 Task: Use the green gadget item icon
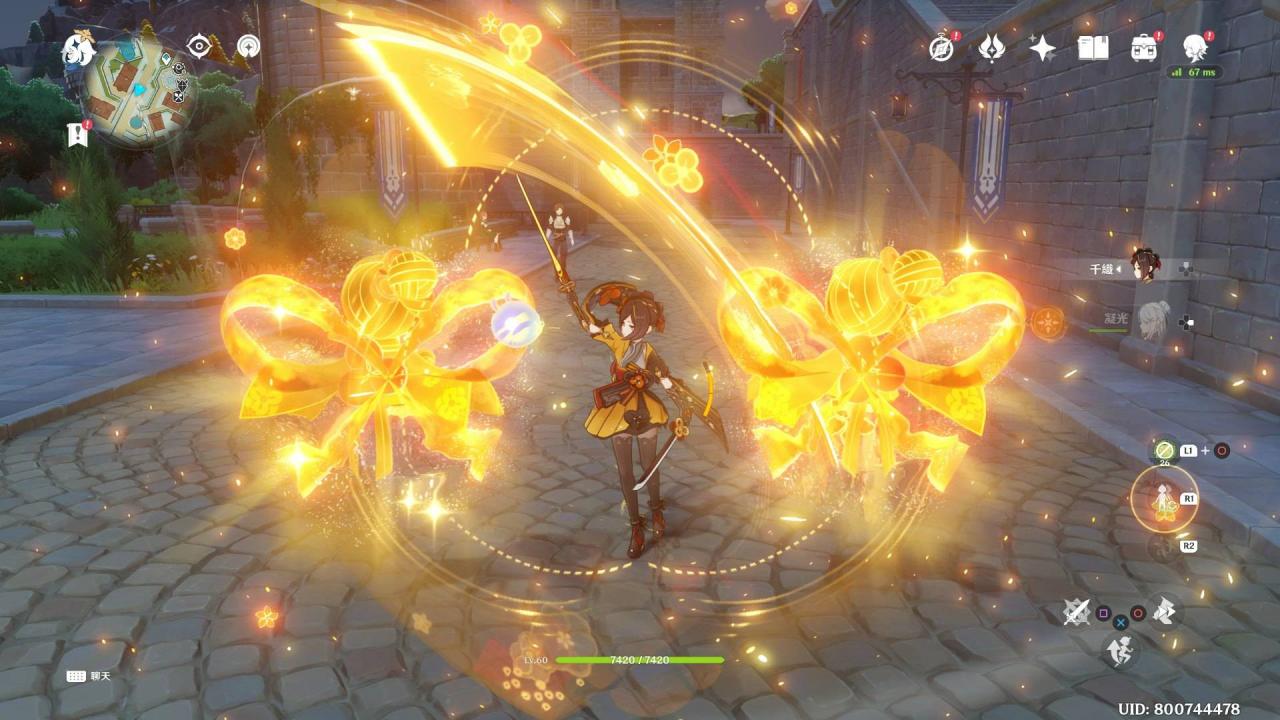point(1164,451)
